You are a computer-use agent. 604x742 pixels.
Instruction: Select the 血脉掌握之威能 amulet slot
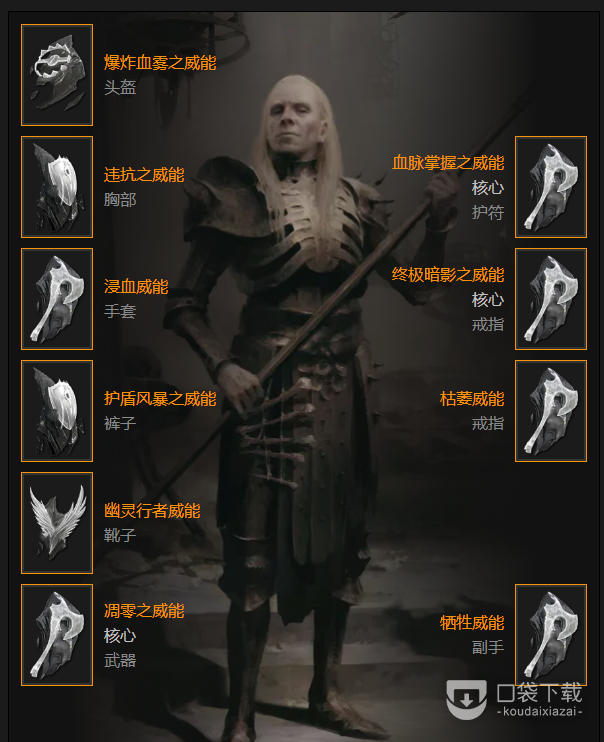tap(550, 187)
